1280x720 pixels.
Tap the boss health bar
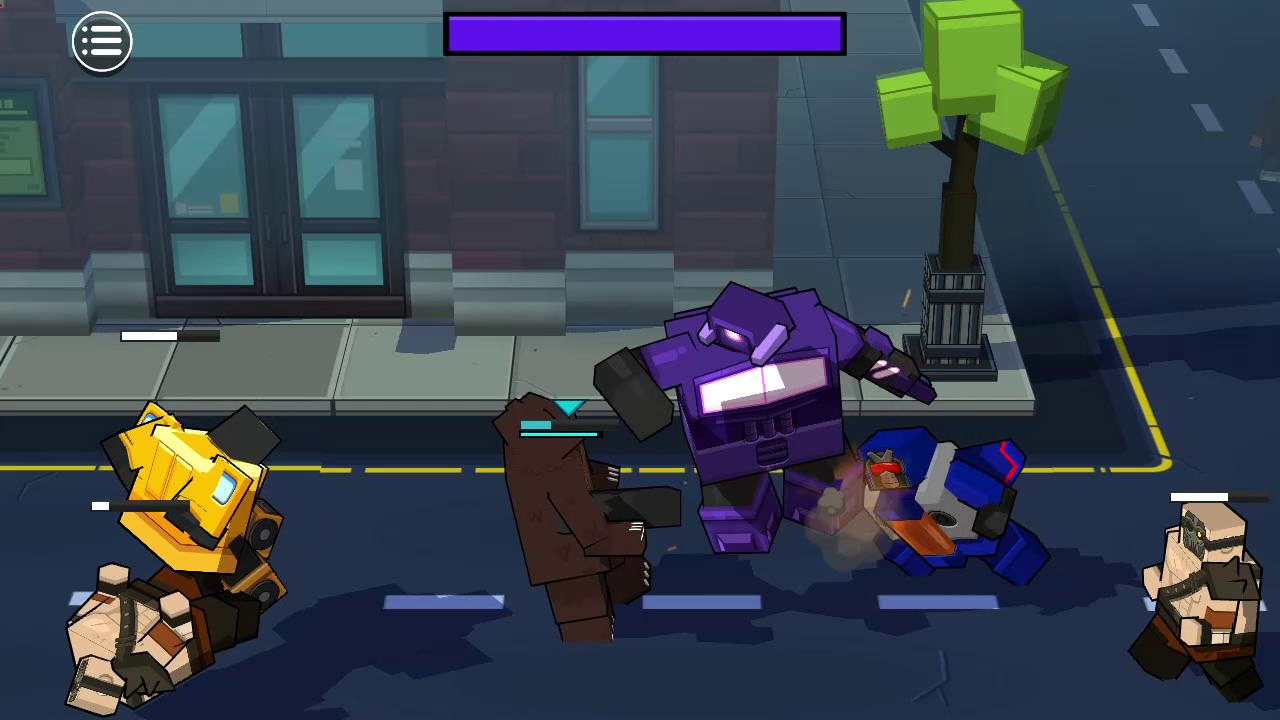(x=645, y=33)
